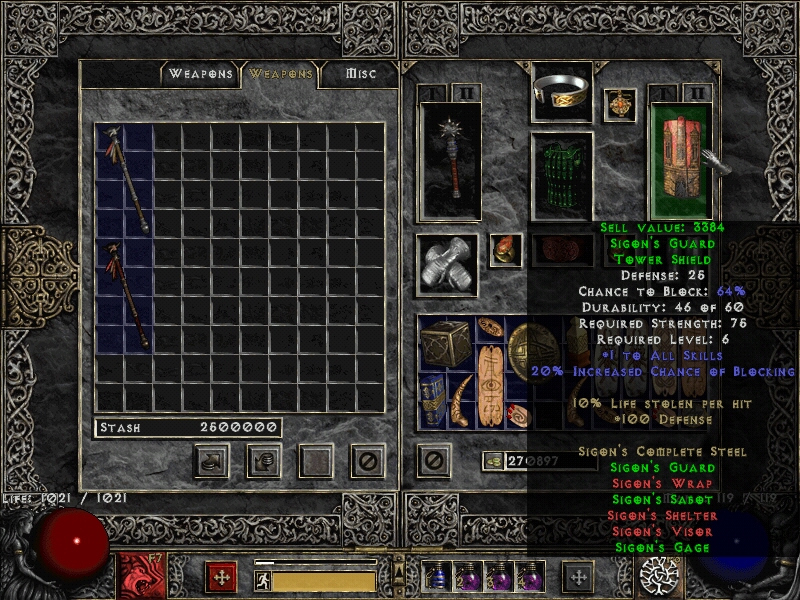800x600 pixels.
Task: Pick the curved horn charm in the inventory
Action: coord(461,400)
